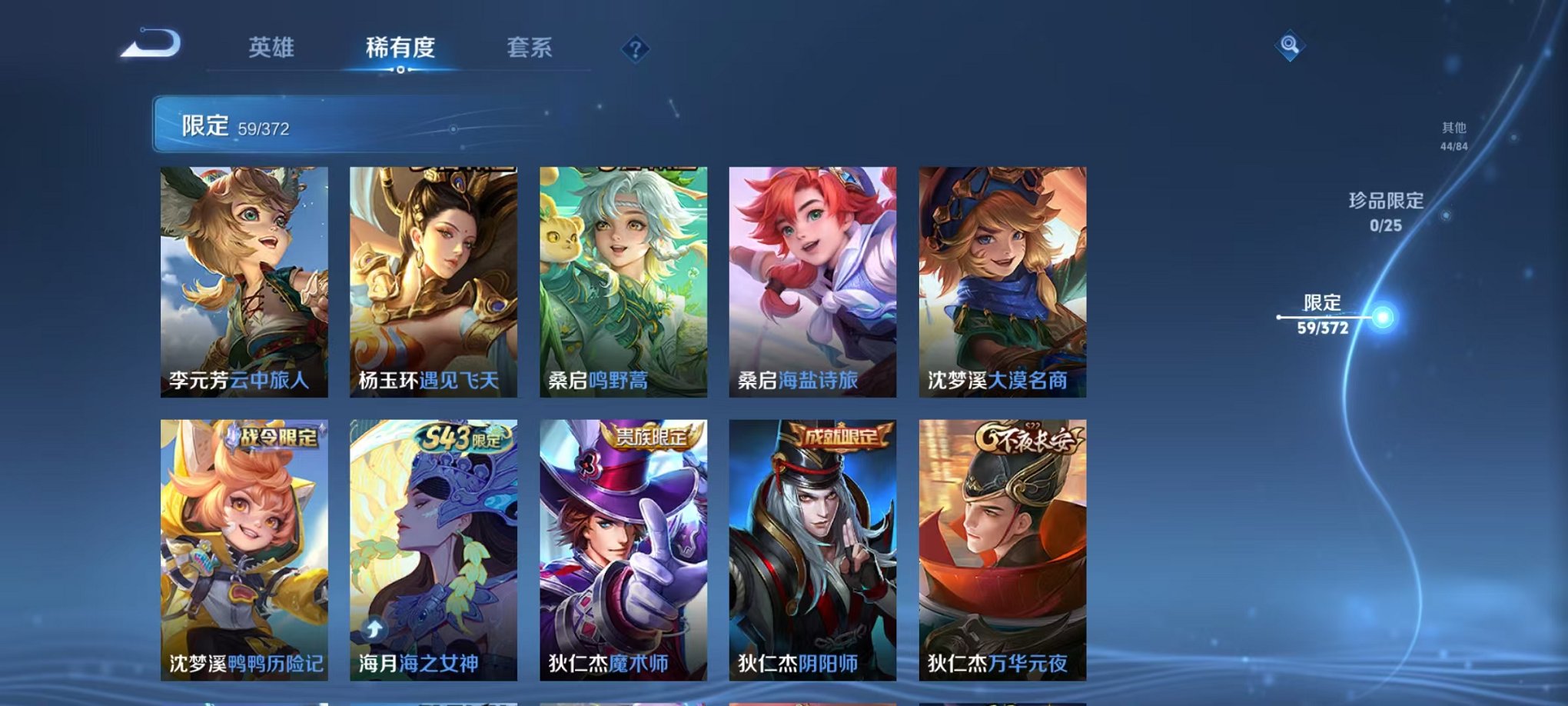
Task: Select the 稀有度 tab
Action: coord(400,48)
